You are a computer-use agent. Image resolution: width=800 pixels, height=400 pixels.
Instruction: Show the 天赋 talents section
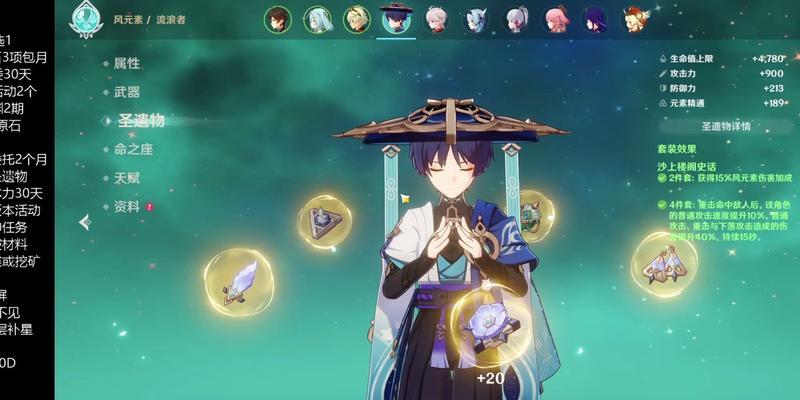point(127,178)
